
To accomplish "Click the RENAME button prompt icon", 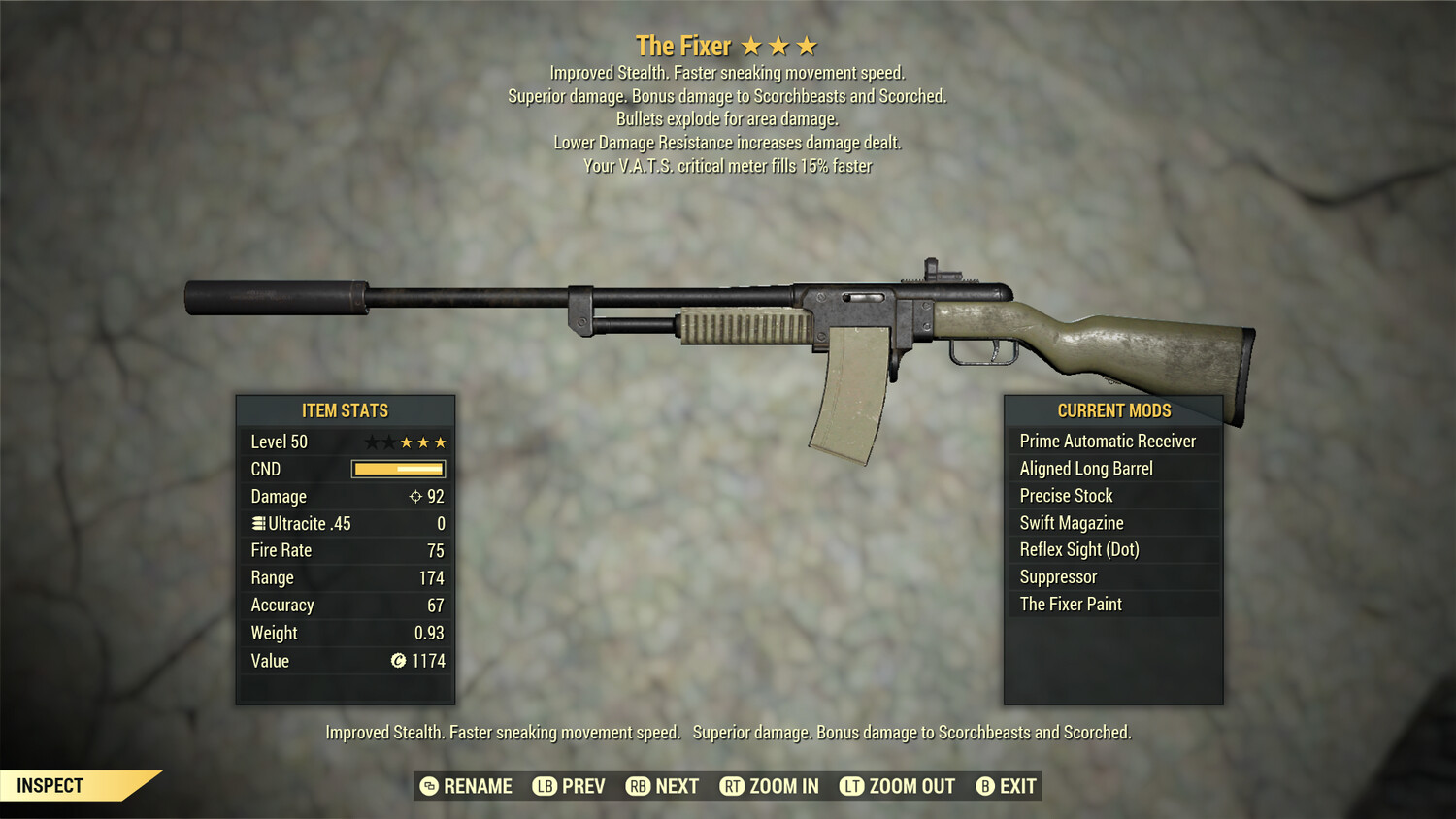I will (429, 786).
